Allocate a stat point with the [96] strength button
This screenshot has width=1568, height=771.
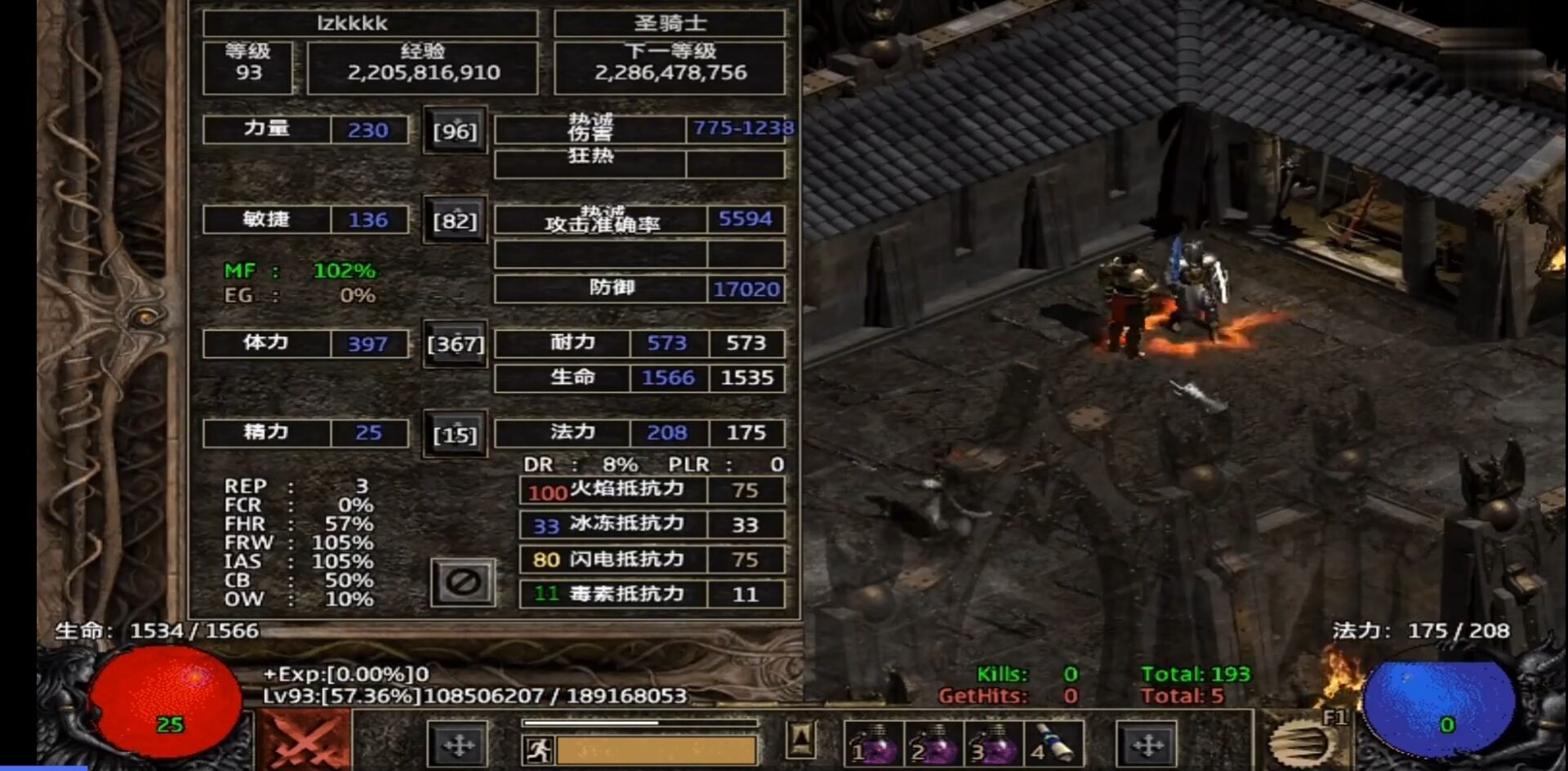(455, 131)
